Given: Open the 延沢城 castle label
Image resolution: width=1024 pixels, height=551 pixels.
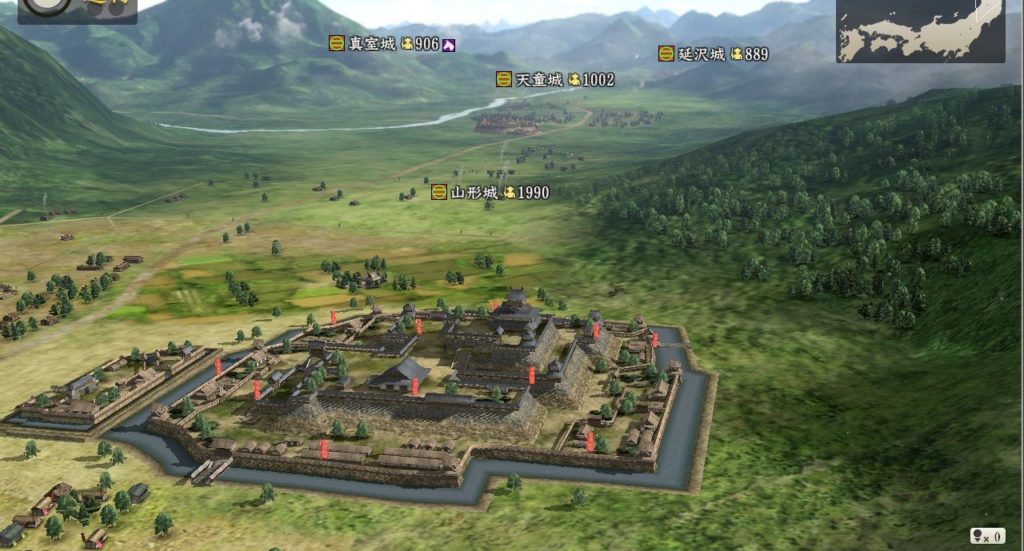Looking at the screenshot, I should pyautogui.click(x=700, y=54).
